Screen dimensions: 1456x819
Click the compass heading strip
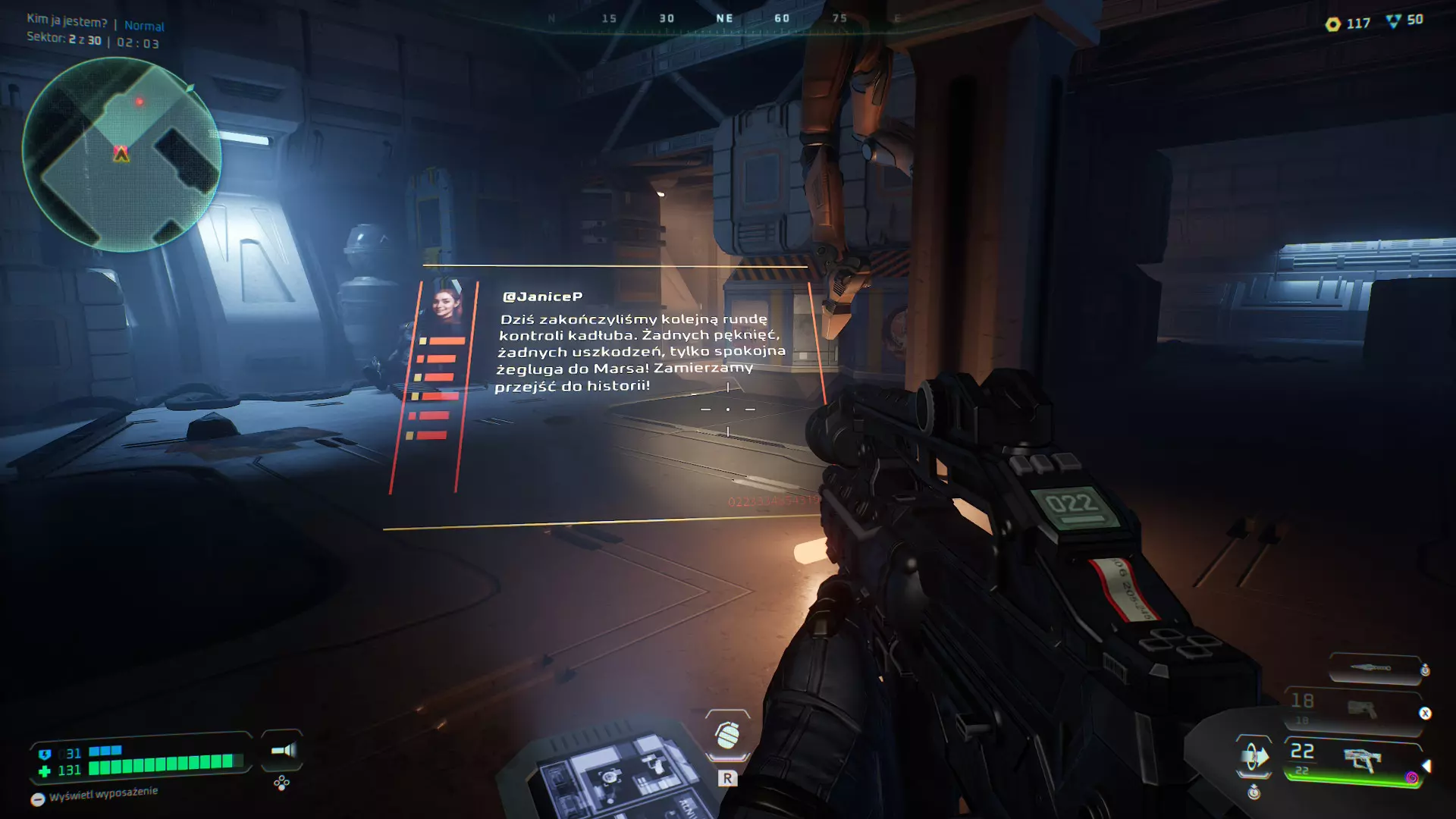724,19
